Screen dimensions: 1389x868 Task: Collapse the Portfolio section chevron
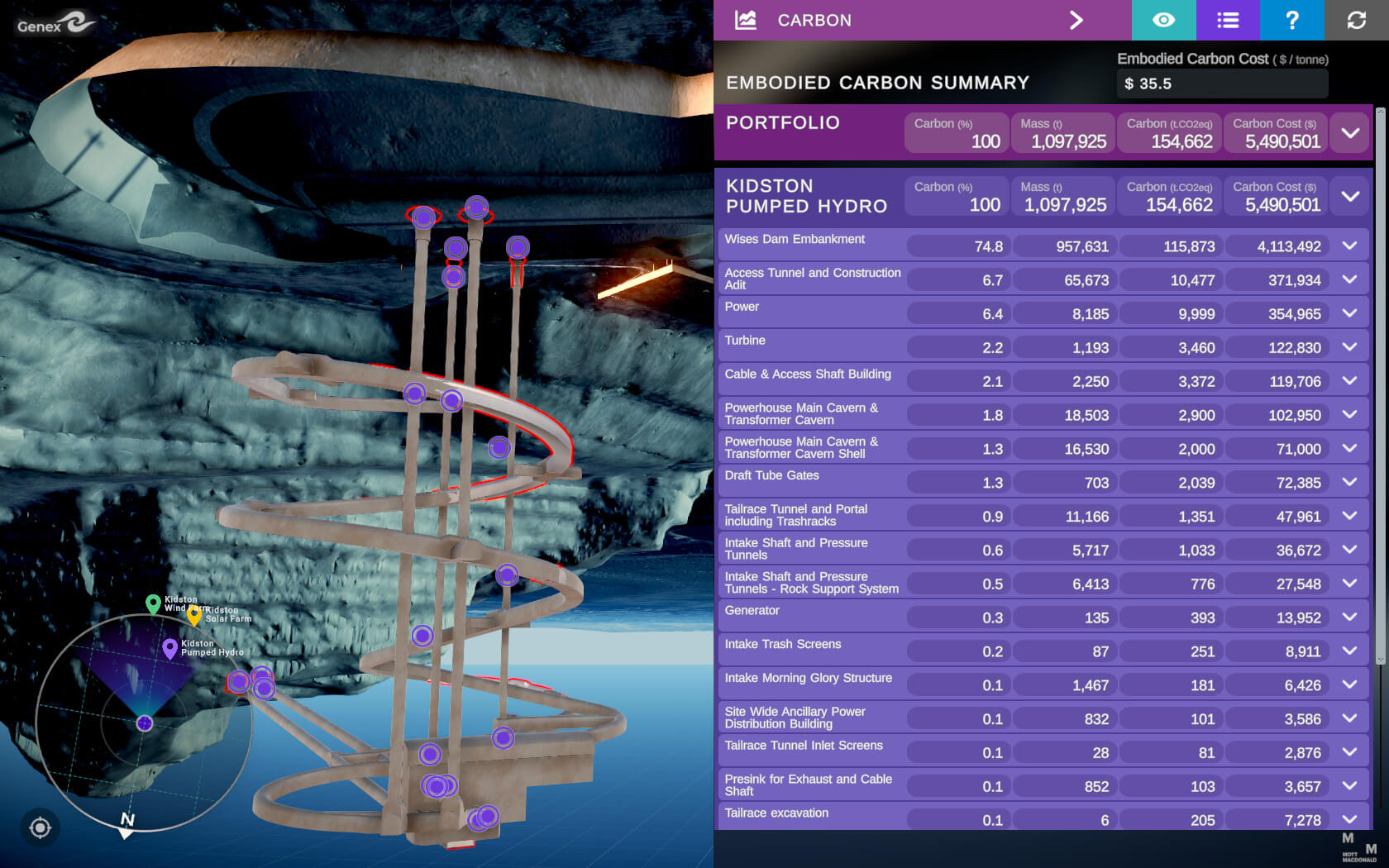[1350, 133]
